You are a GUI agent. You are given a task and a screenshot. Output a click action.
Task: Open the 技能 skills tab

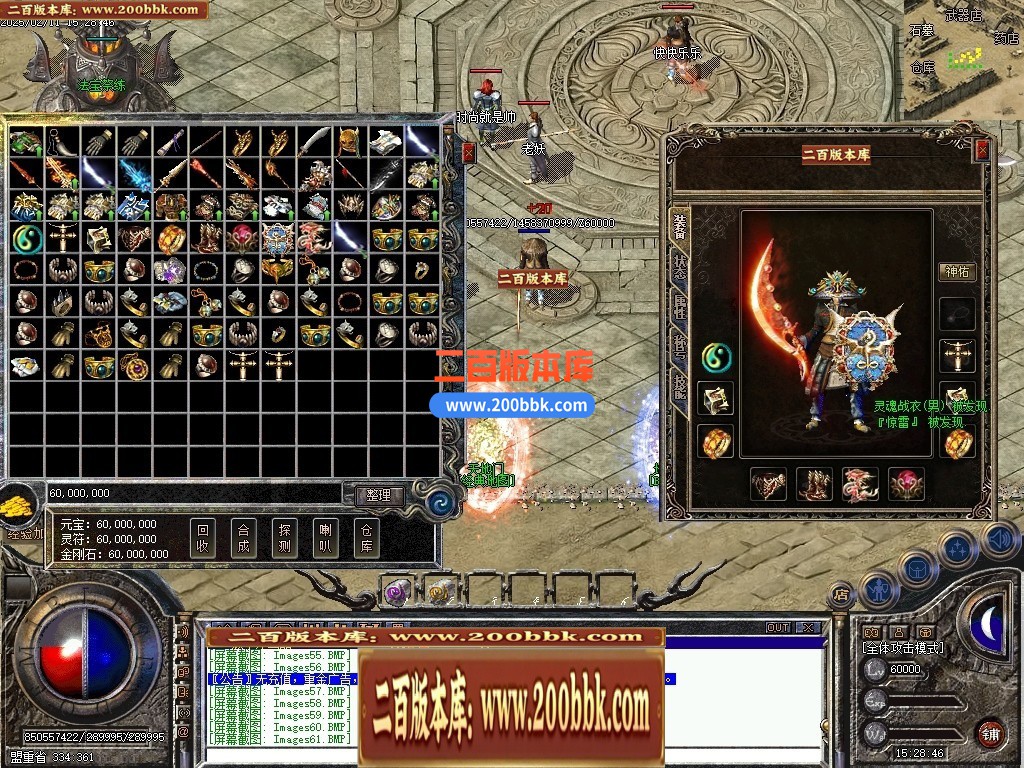(x=680, y=383)
